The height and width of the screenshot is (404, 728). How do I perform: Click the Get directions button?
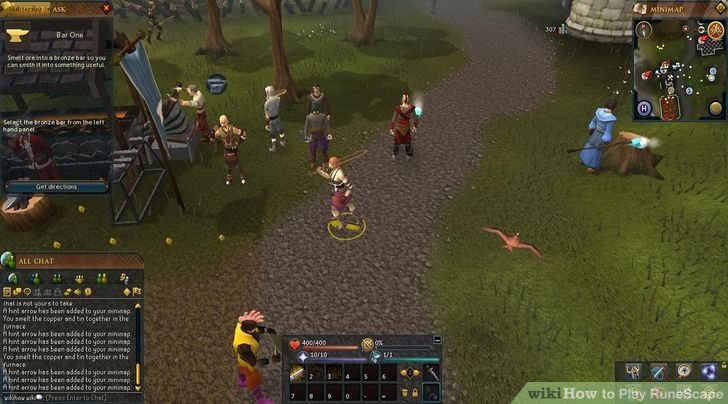56,187
